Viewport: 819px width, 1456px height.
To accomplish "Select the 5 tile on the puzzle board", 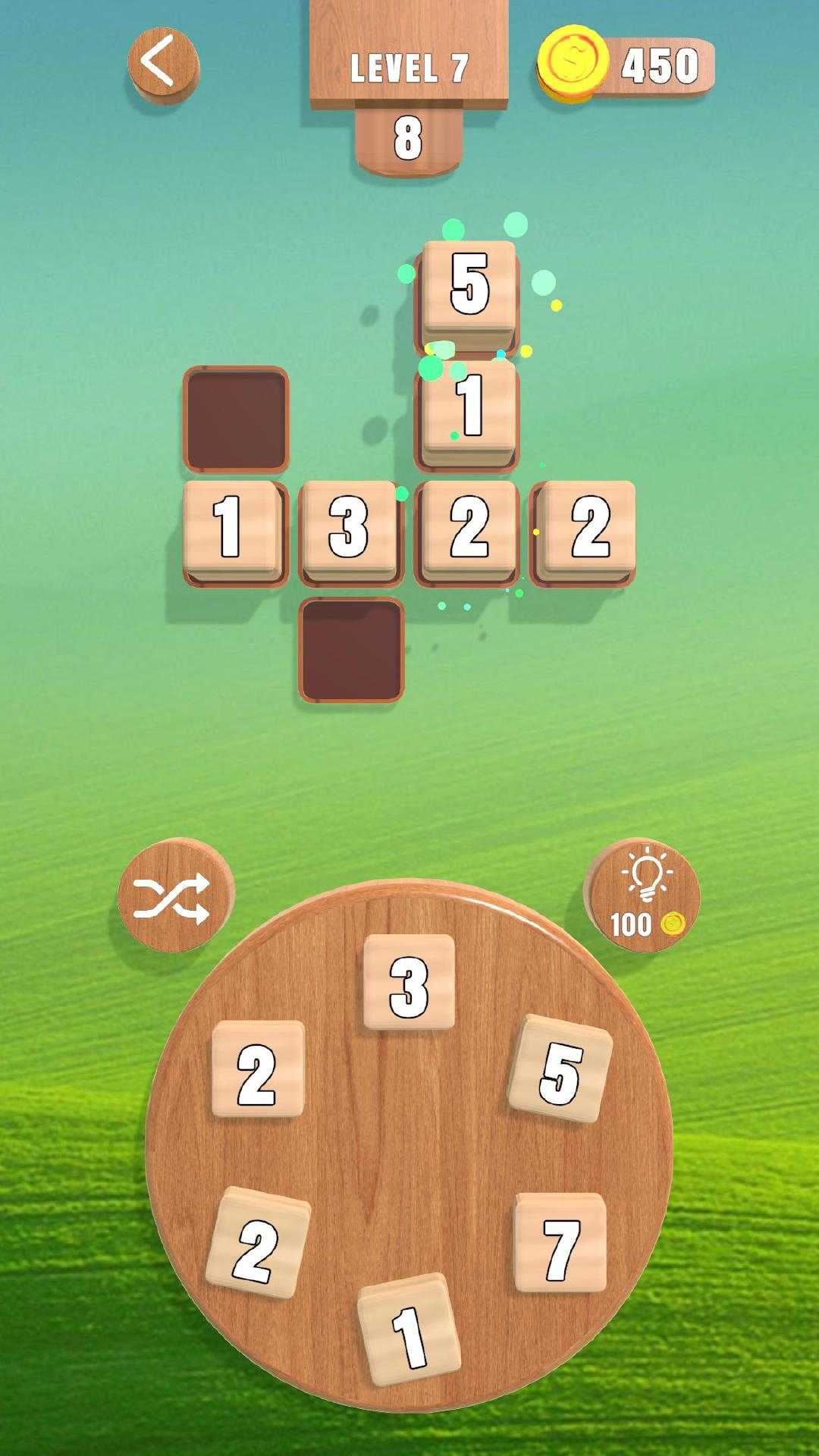I will tap(469, 285).
